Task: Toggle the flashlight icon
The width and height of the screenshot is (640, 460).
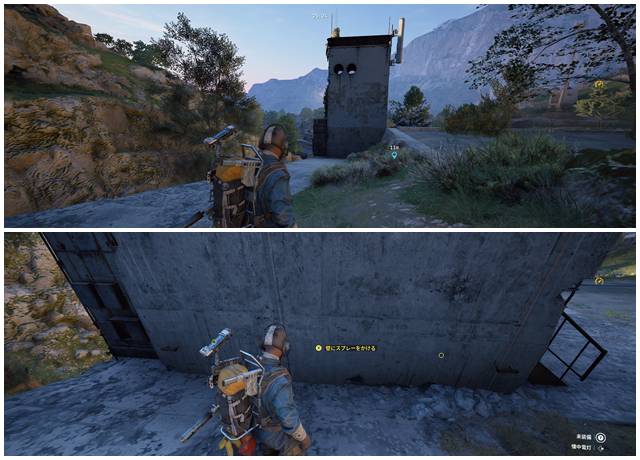Action: point(600,449)
